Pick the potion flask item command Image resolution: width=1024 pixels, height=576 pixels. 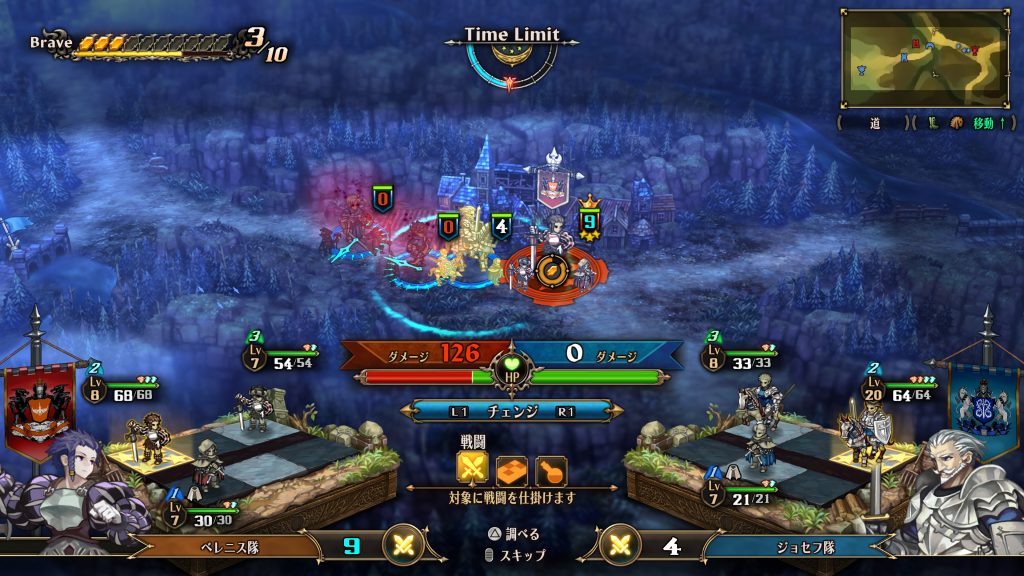(x=550, y=468)
